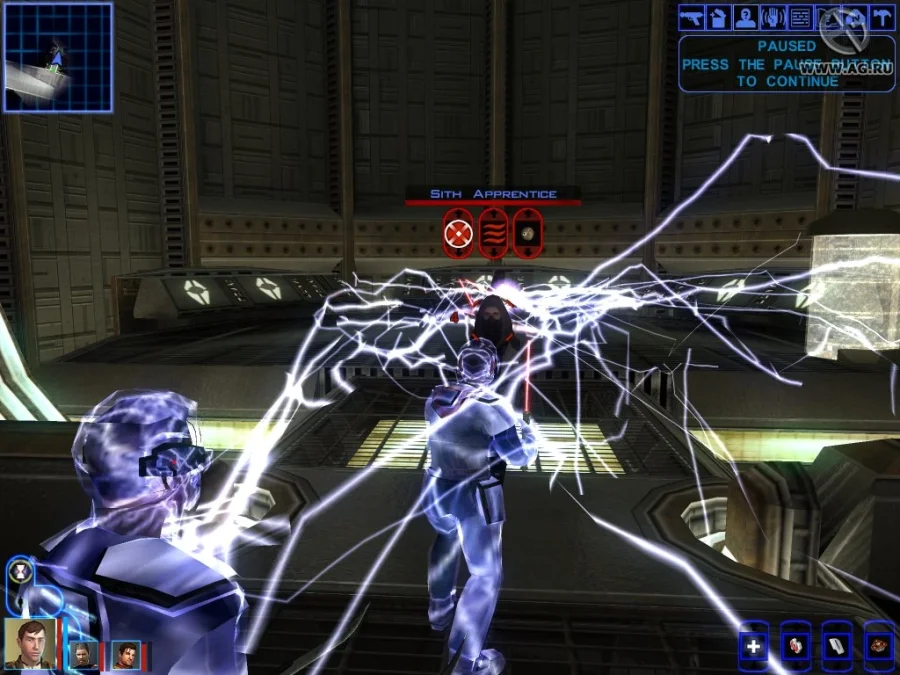Open the abilities hand icon
900x675 pixels.
(773, 17)
